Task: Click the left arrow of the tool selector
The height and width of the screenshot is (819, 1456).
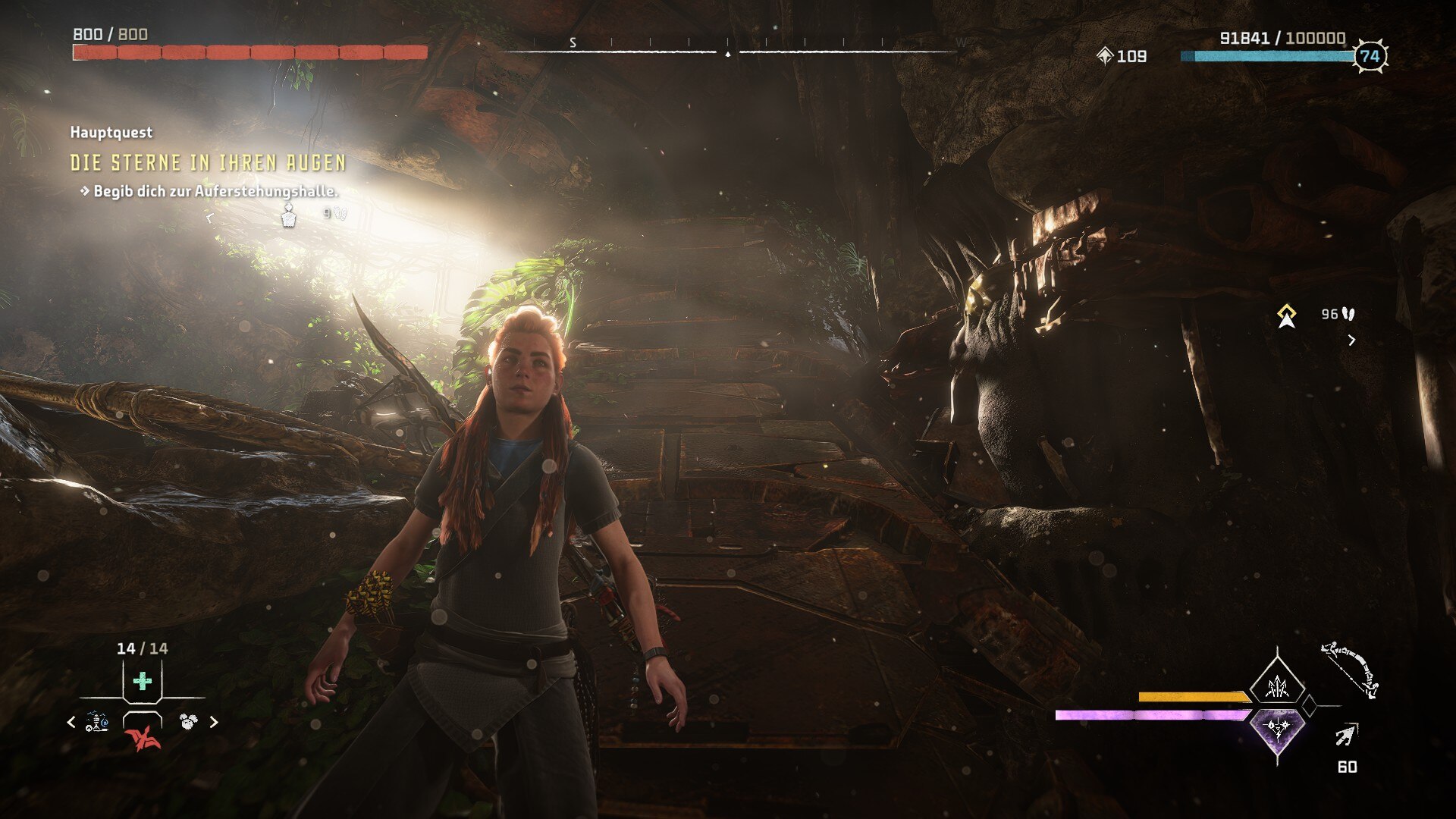Action: click(71, 722)
